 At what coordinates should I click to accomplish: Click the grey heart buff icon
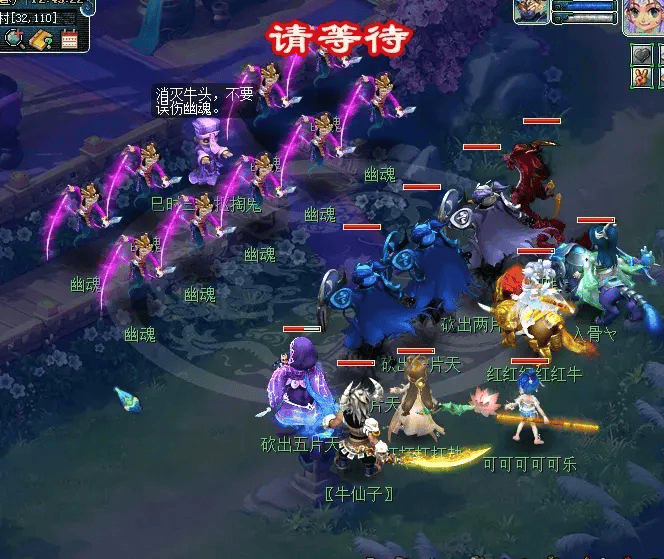[641, 53]
